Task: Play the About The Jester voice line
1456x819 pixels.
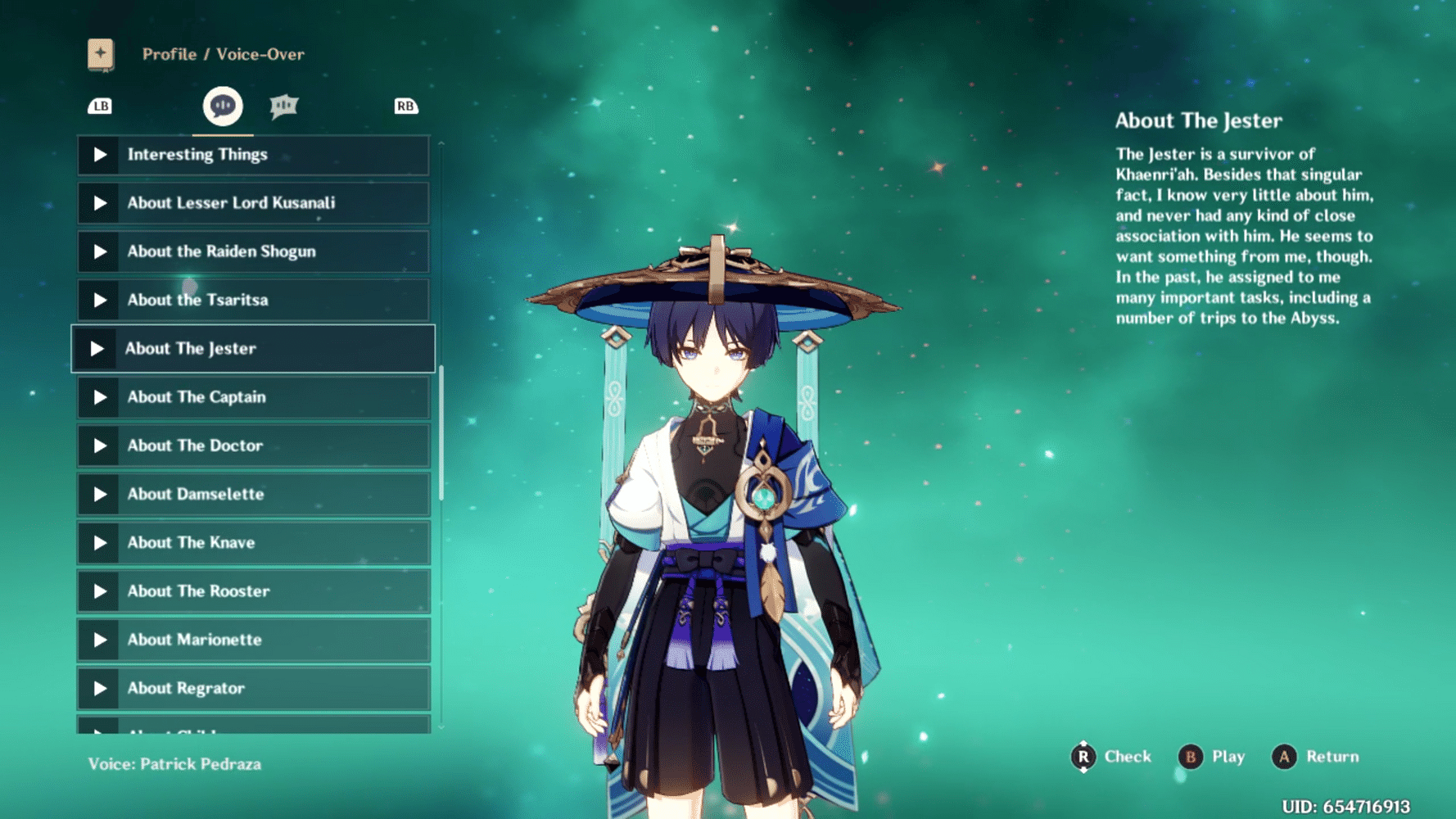Action: tap(102, 348)
